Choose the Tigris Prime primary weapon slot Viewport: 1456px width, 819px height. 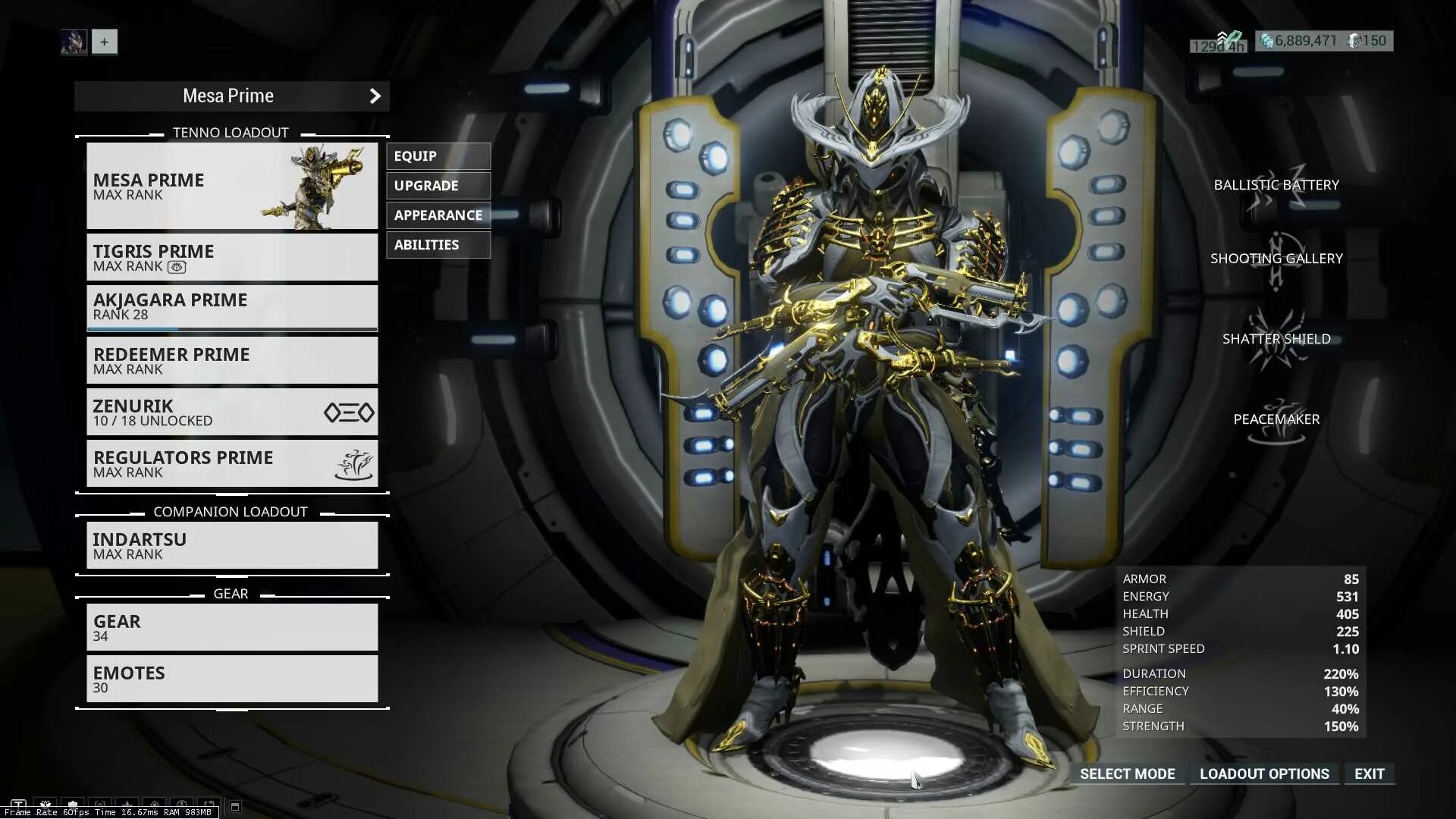(231, 258)
